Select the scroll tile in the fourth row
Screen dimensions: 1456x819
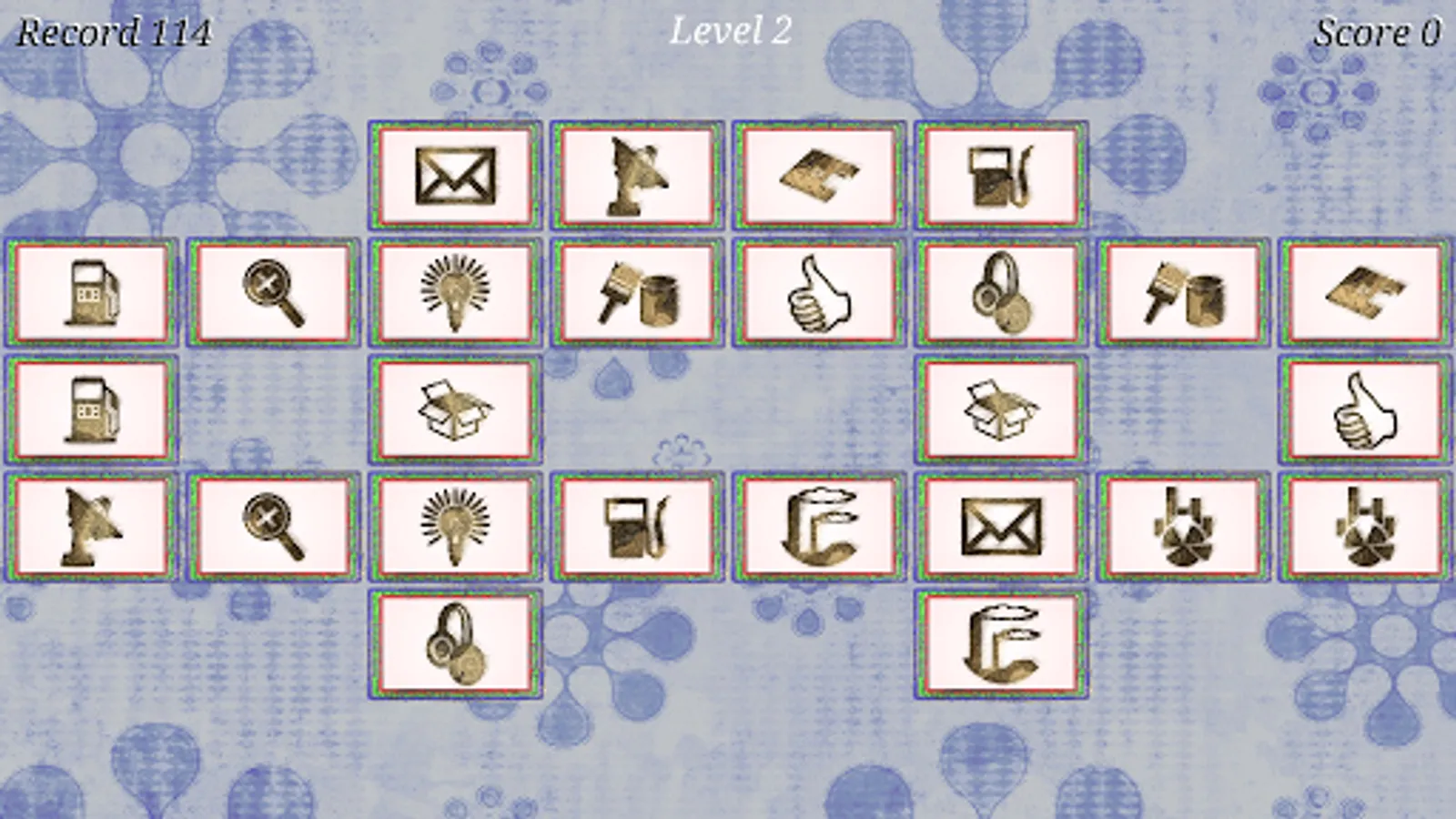coord(819,526)
